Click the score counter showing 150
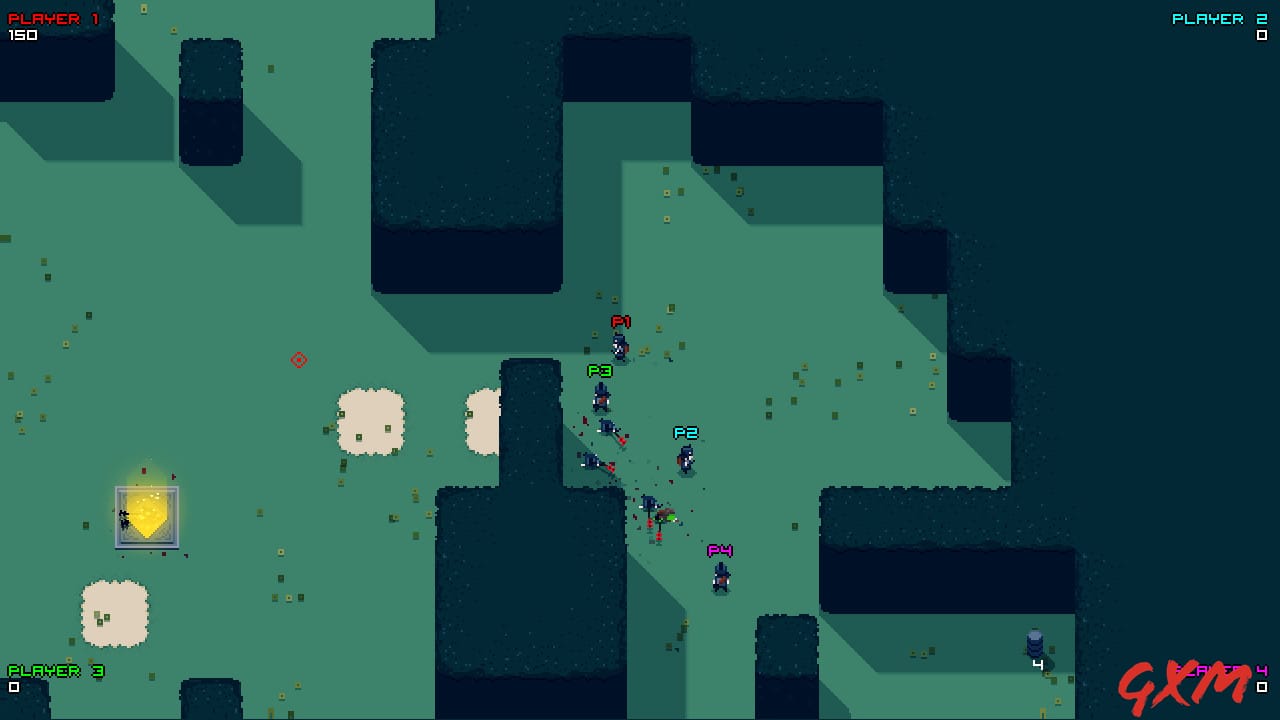The image size is (1280, 720). point(23,36)
